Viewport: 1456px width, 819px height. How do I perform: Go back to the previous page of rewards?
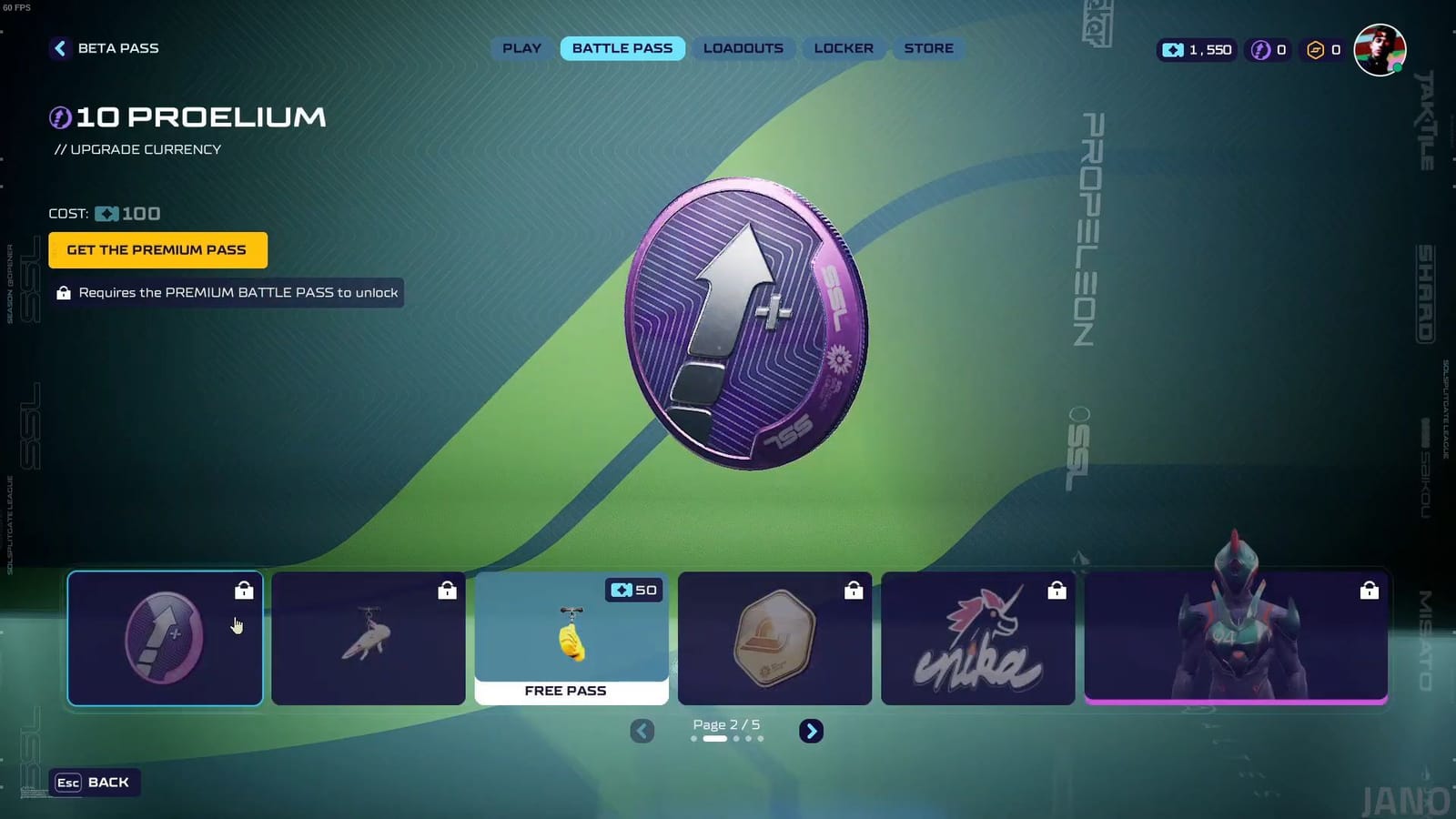(642, 731)
